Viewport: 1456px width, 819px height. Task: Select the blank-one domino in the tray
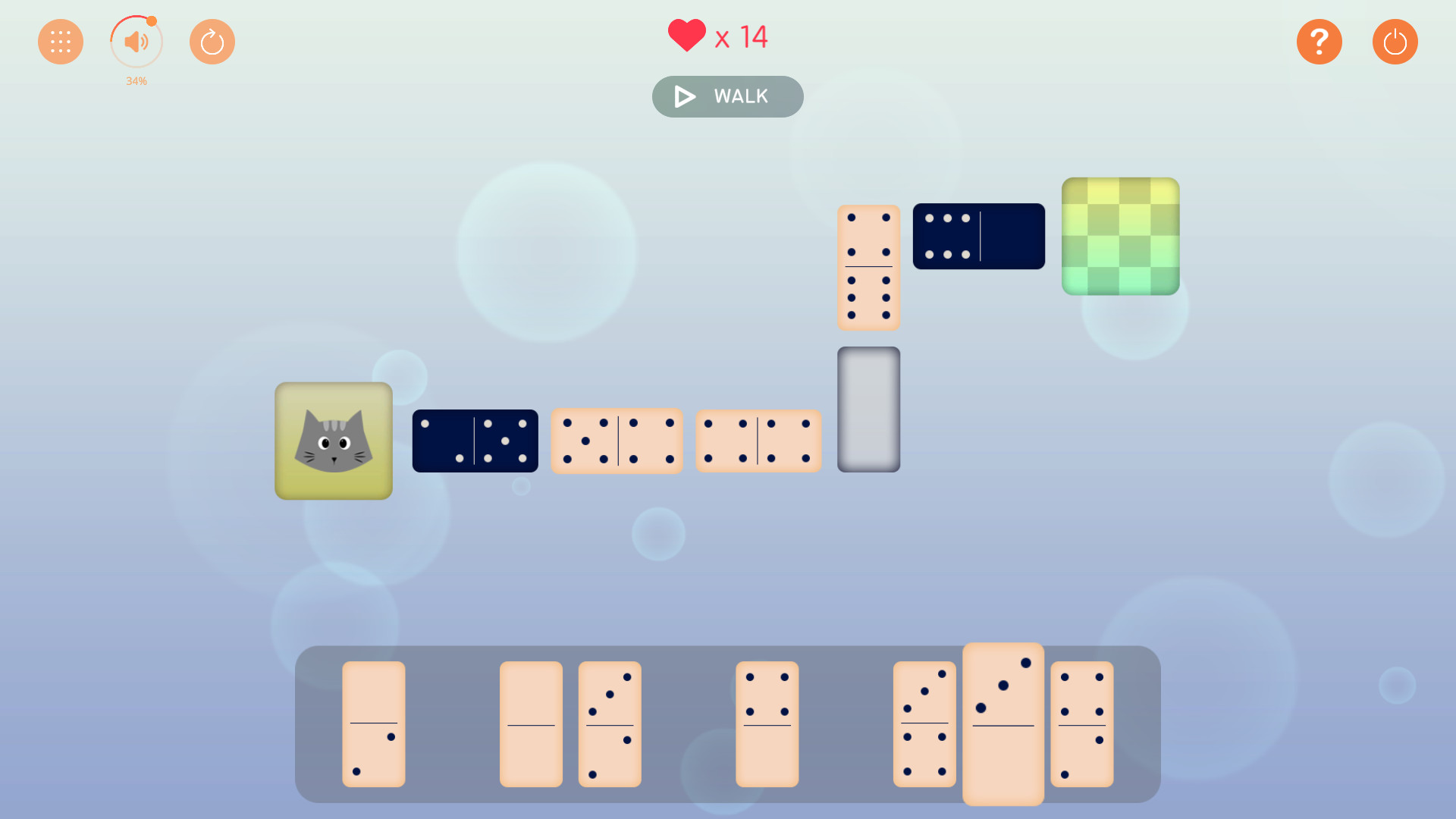click(373, 724)
